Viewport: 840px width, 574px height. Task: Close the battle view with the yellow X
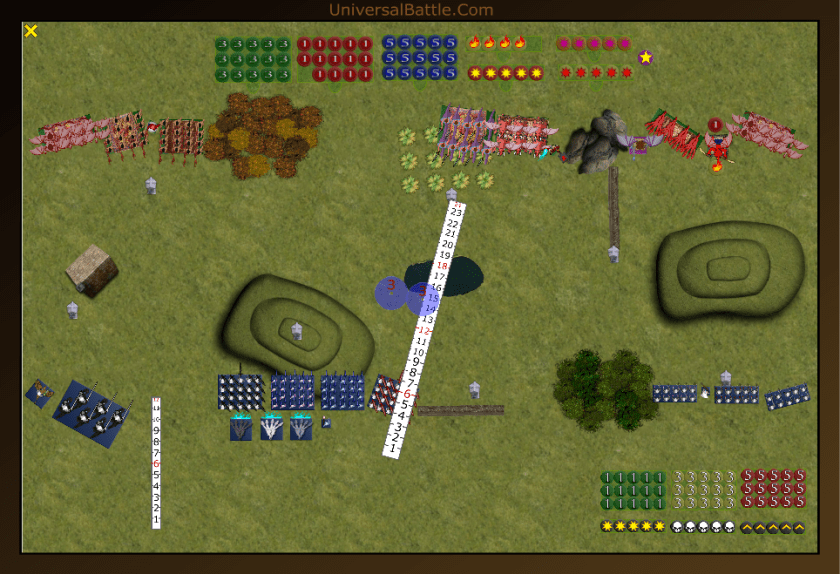click(31, 31)
